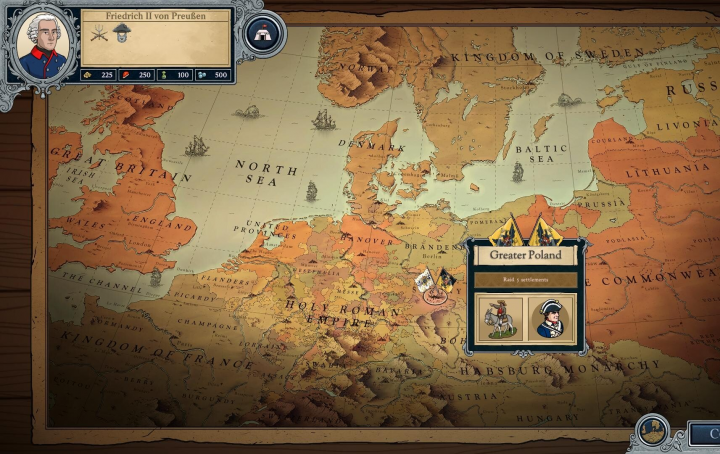Click the grenadier hat icon
The width and height of the screenshot is (720, 454).
tap(121, 33)
